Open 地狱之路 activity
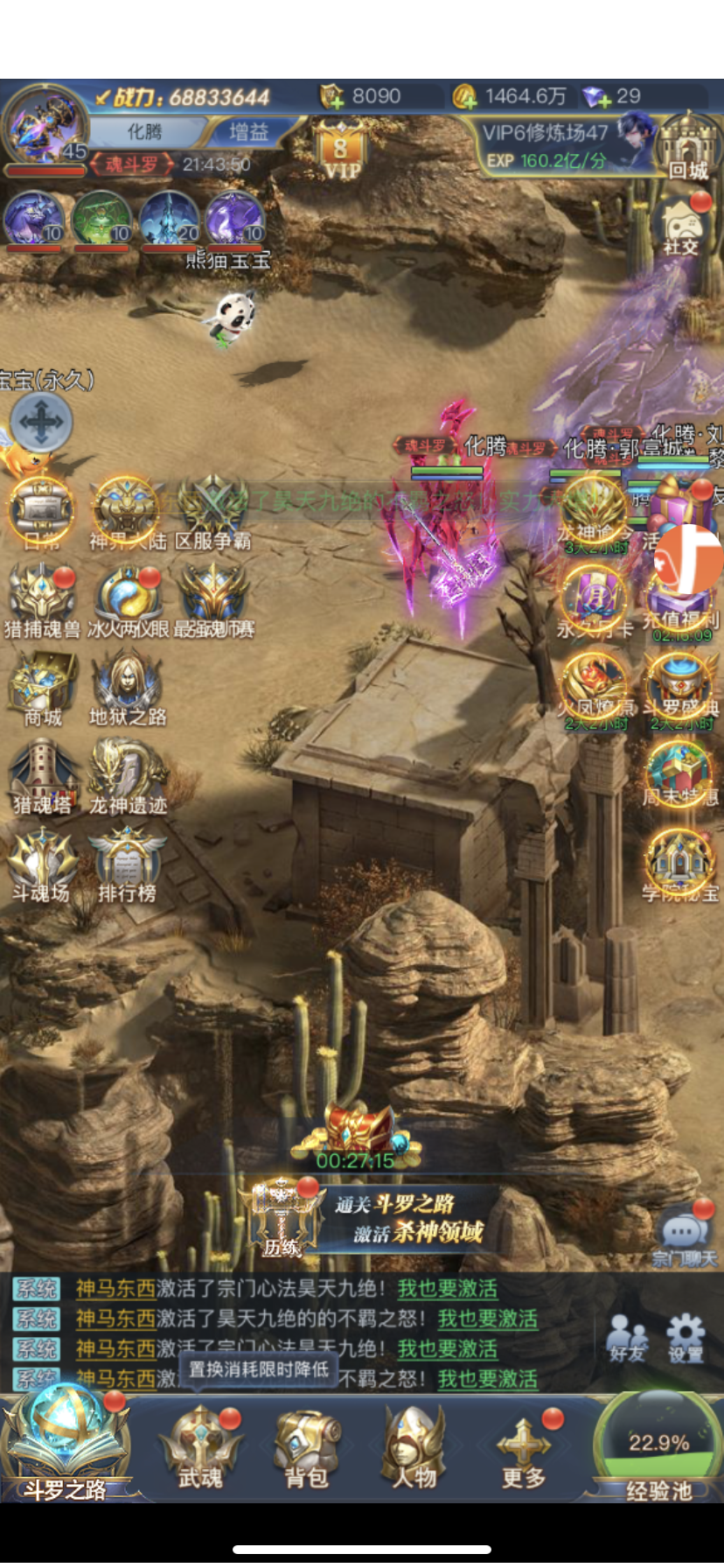The image size is (724, 1568). click(x=128, y=689)
